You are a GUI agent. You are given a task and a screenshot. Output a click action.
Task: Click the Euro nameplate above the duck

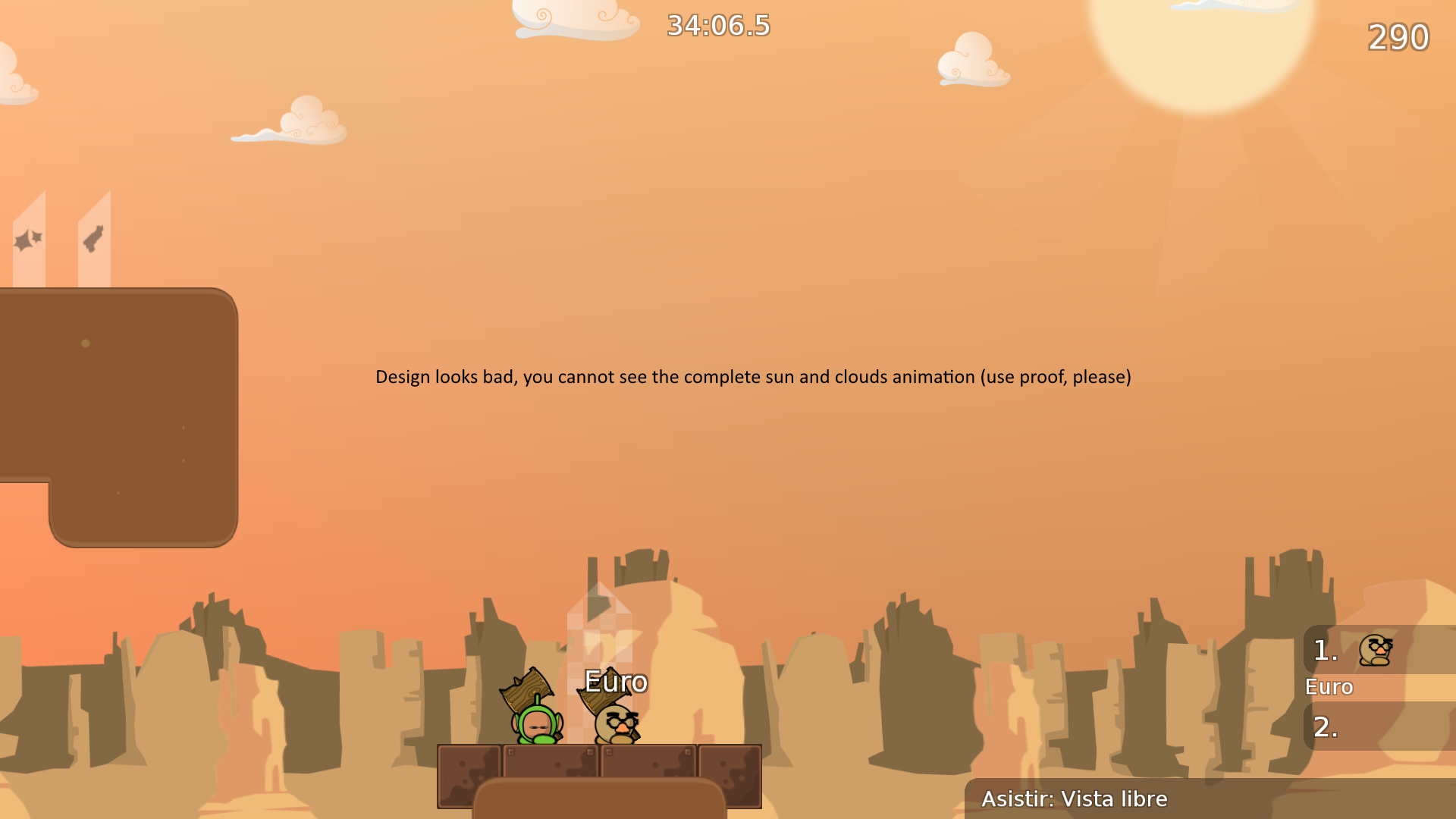pos(614,682)
